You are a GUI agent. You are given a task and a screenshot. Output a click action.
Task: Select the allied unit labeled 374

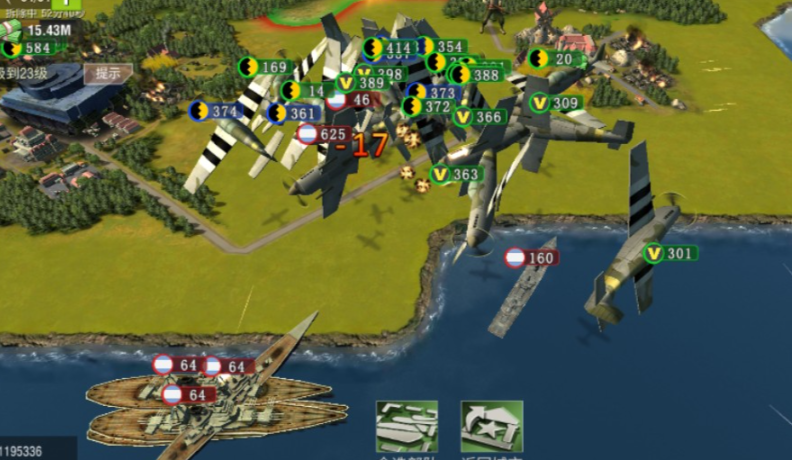point(215,111)
